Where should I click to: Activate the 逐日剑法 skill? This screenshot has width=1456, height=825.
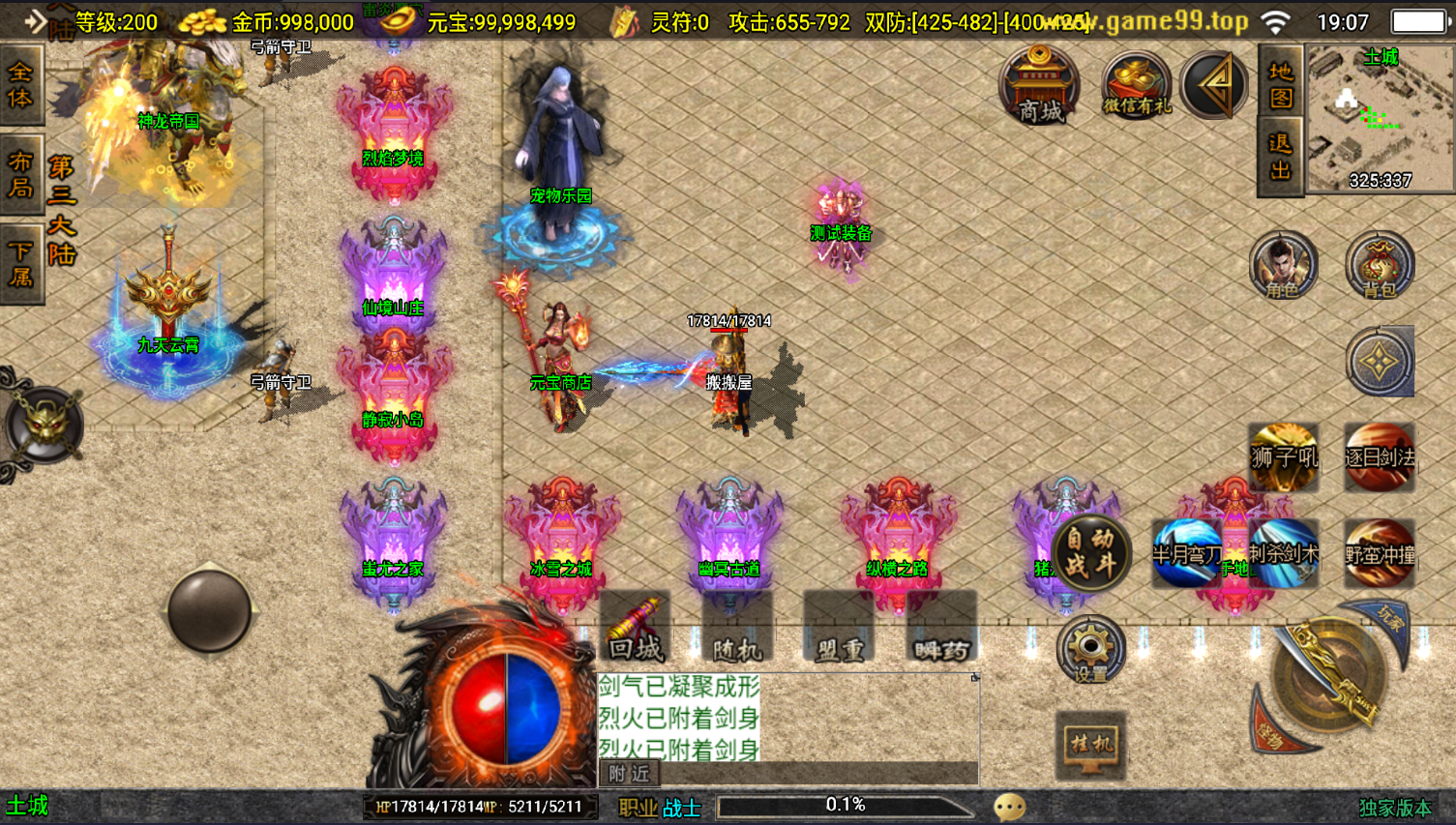pyautogui.click(x=1380, y=457)
